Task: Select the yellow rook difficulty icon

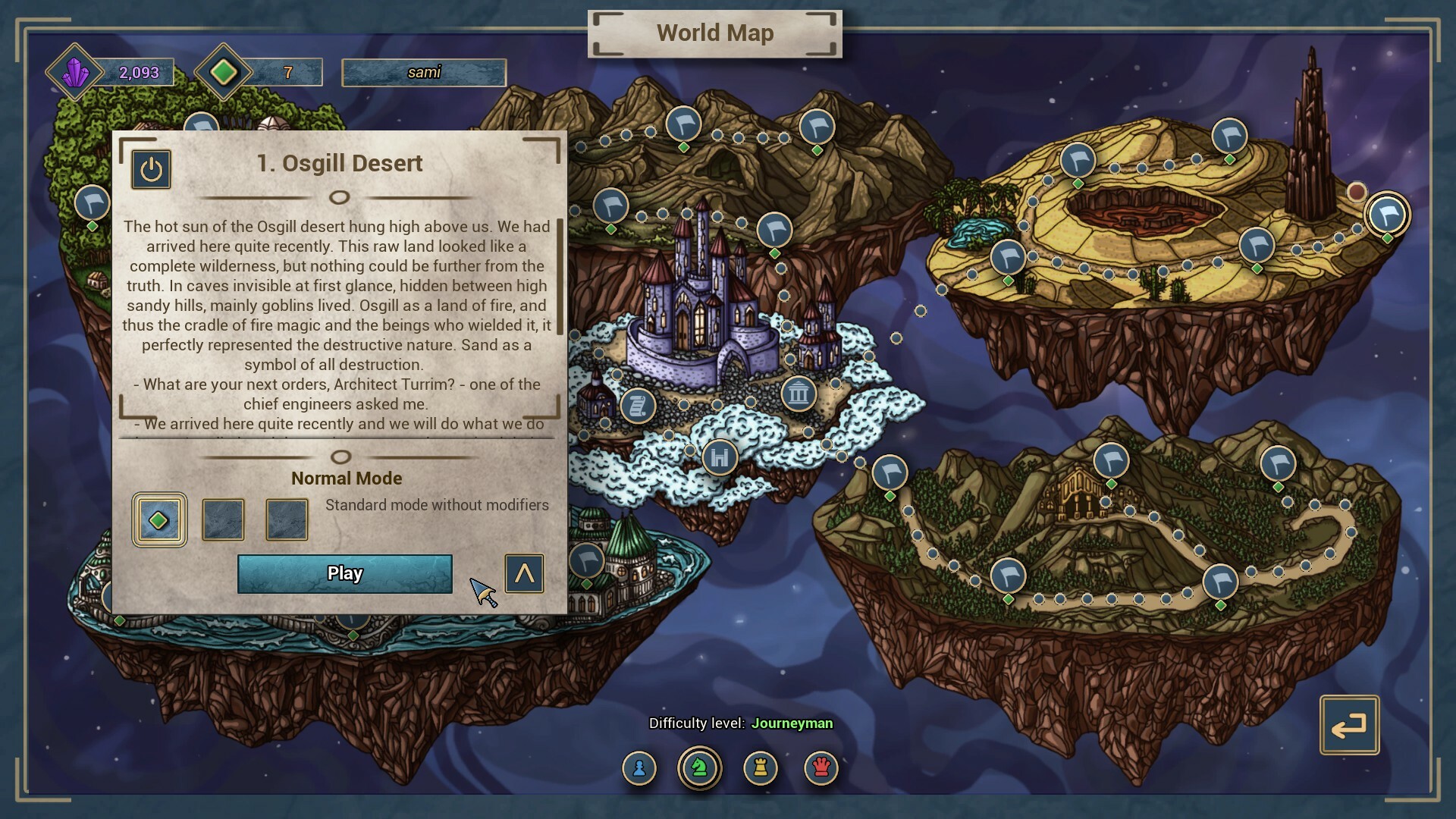Action: [761, 767]
